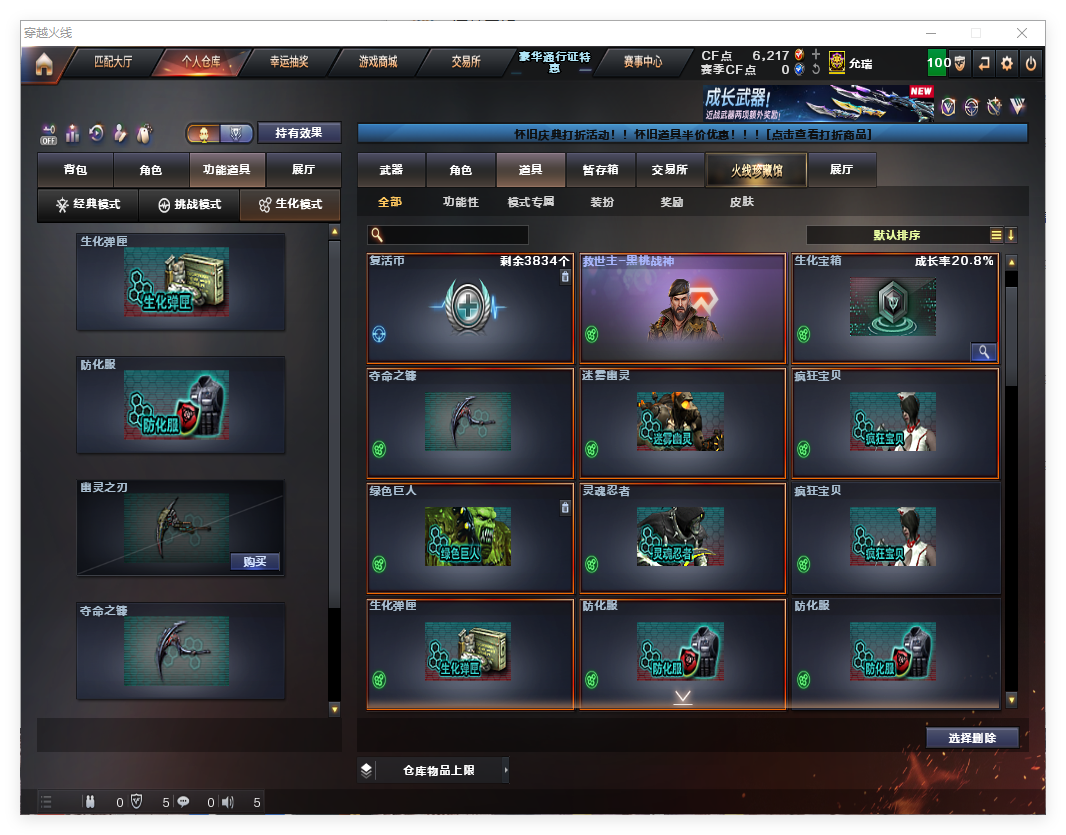View 持有效果 owned effects
This screenshot has height=835, width=1066.
[299, 133]
